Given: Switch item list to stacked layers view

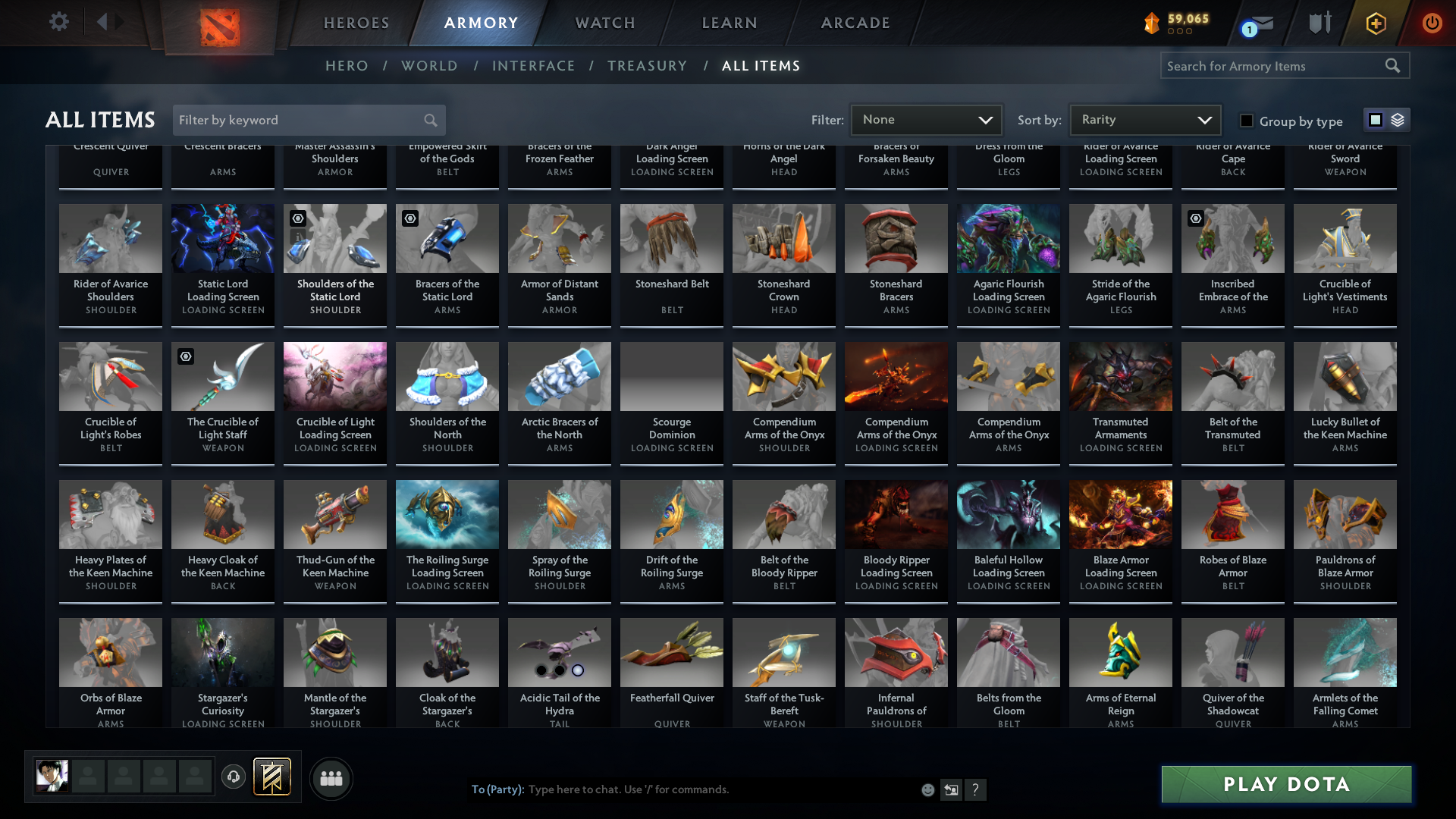Looking at the screenshot, I should click(x=1398, y=119).
